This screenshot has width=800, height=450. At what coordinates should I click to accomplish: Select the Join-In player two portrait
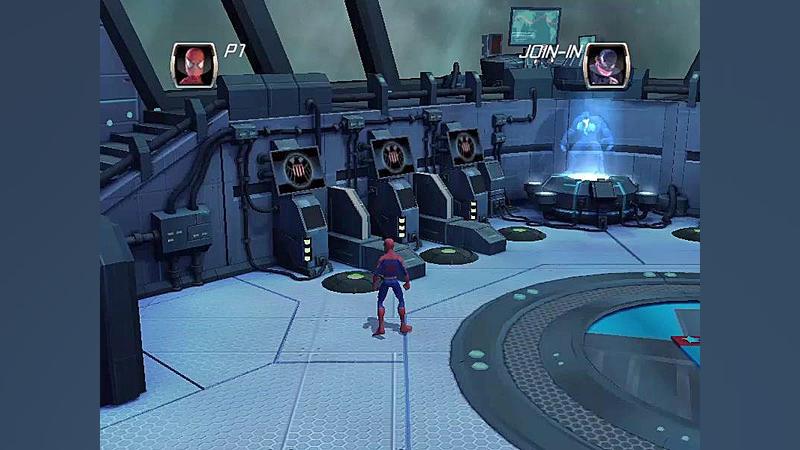click(x=606, y=65)
